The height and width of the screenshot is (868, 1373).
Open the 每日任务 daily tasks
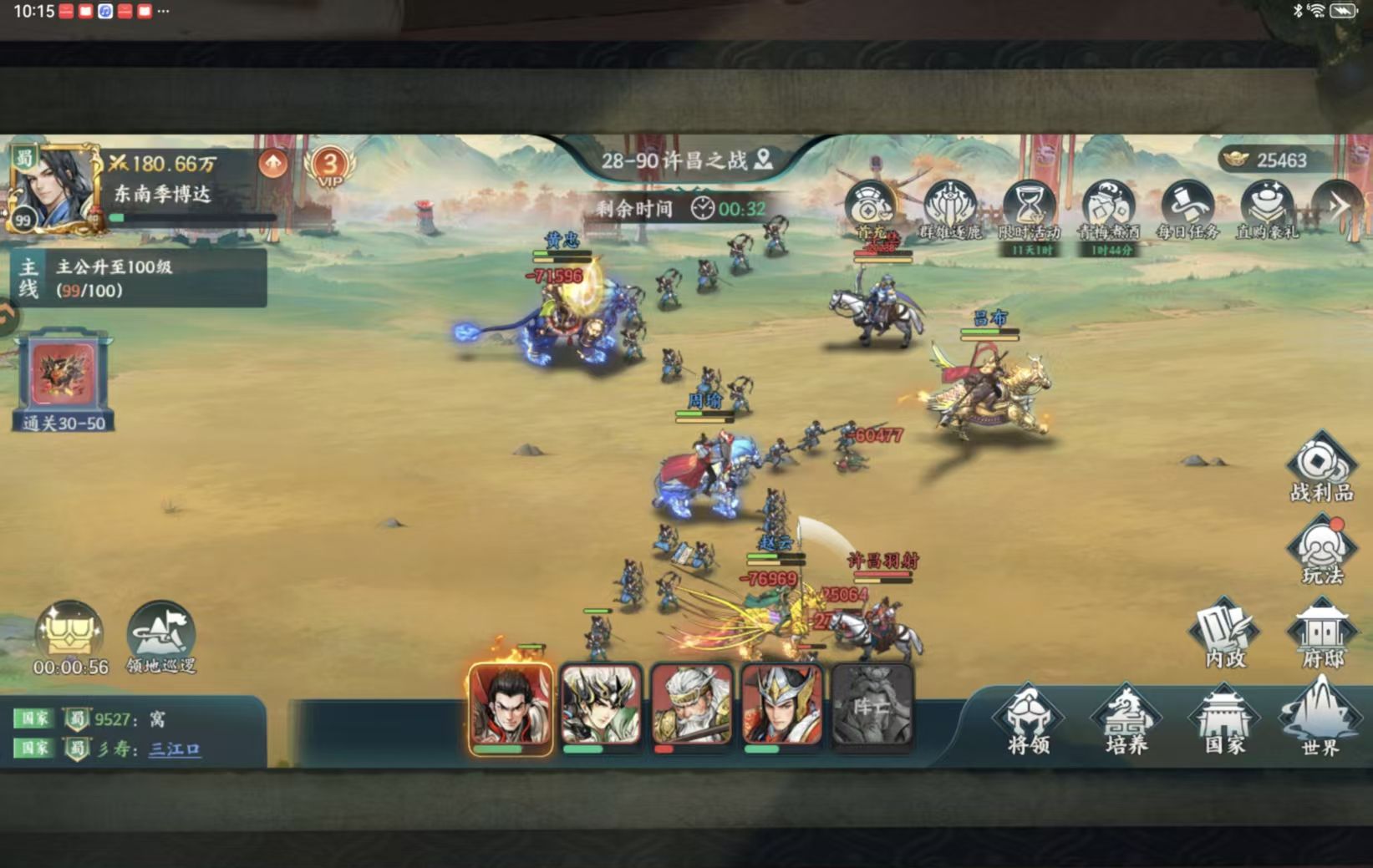(x=1187, y=209)
